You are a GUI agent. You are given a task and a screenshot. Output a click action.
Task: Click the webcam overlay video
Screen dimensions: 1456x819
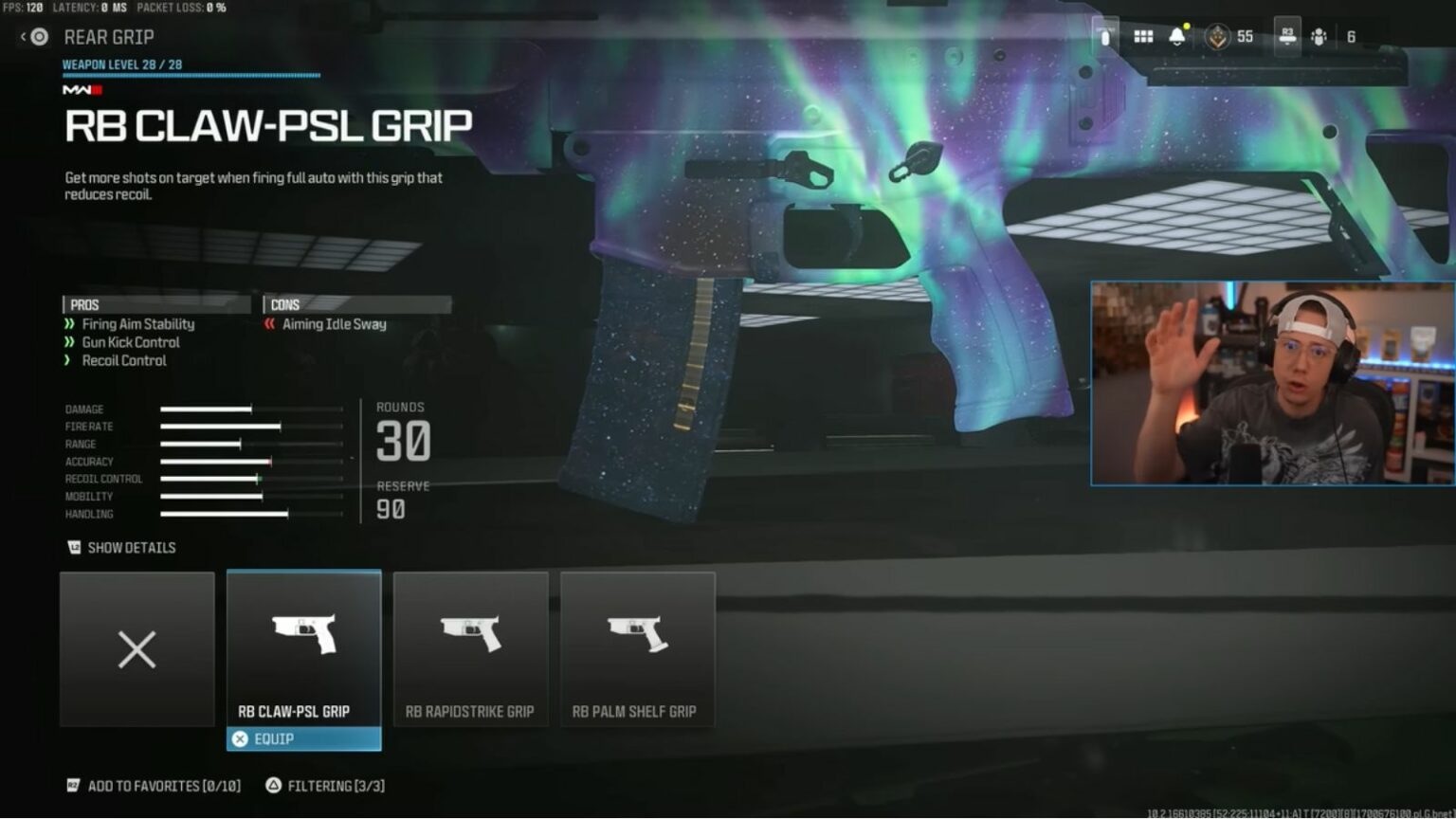[1270, 383]
